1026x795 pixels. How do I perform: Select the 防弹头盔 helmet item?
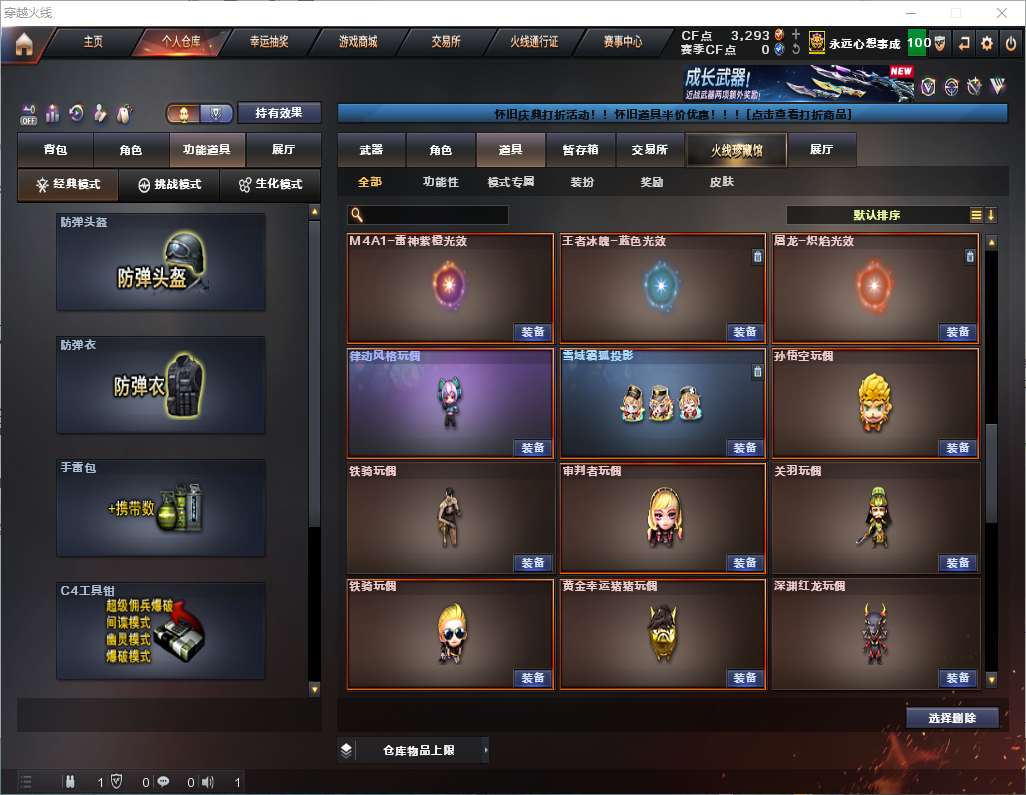161,262
